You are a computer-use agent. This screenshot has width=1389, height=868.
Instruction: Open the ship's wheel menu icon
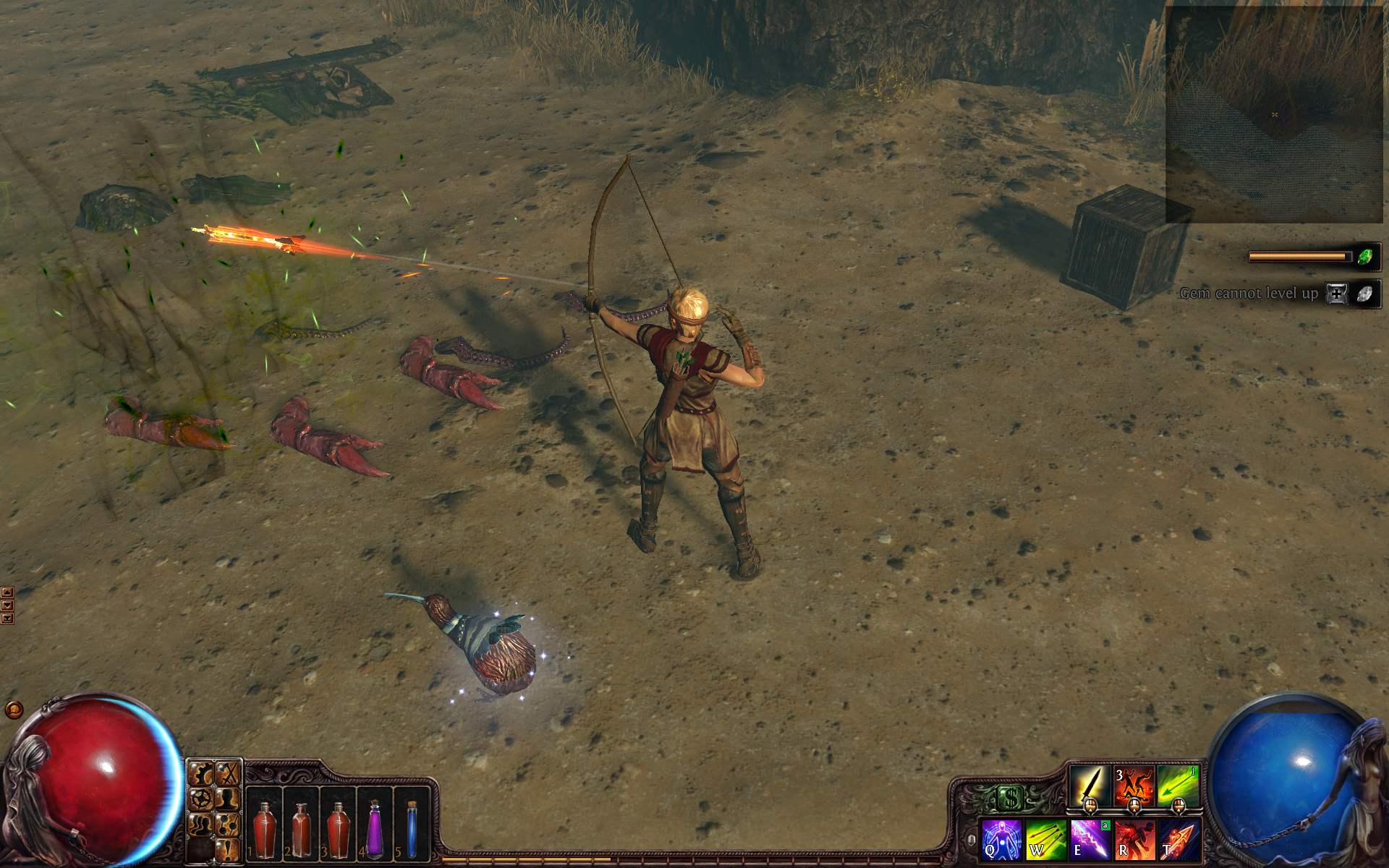(202, 799)
